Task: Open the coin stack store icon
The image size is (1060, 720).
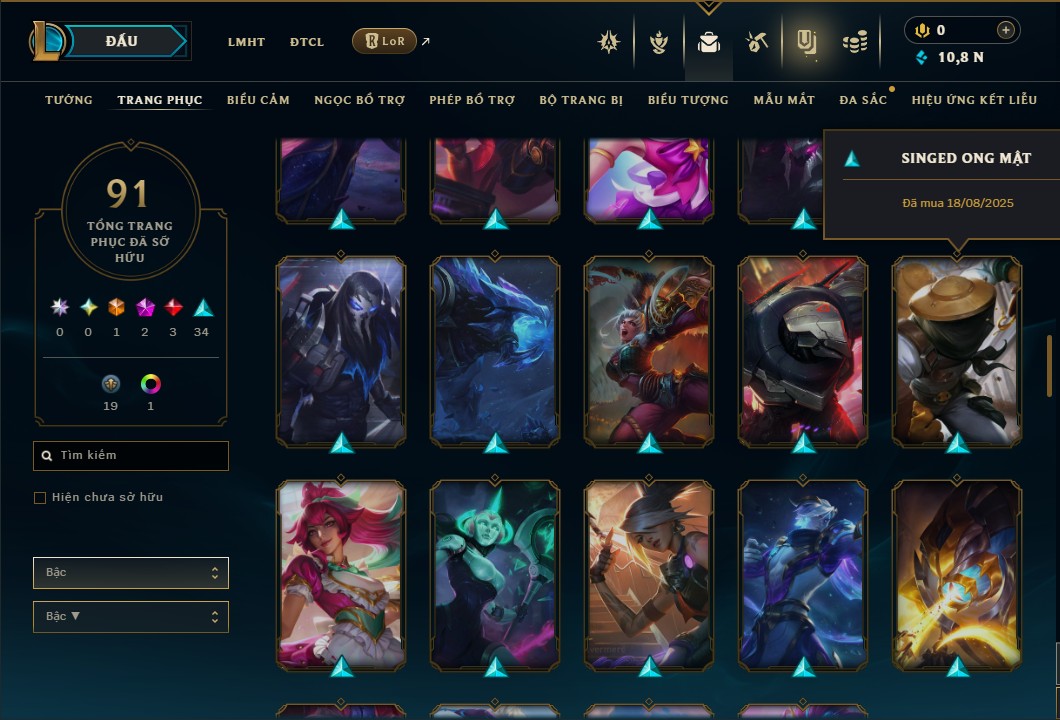Action: point(854,42)
